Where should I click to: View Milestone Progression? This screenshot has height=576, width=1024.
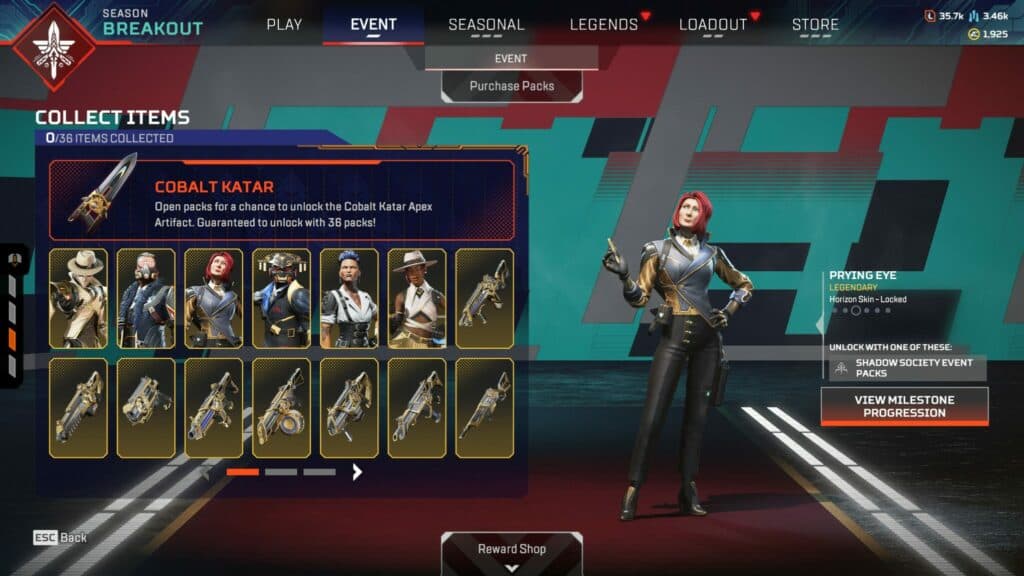click(x=904, y=406)
